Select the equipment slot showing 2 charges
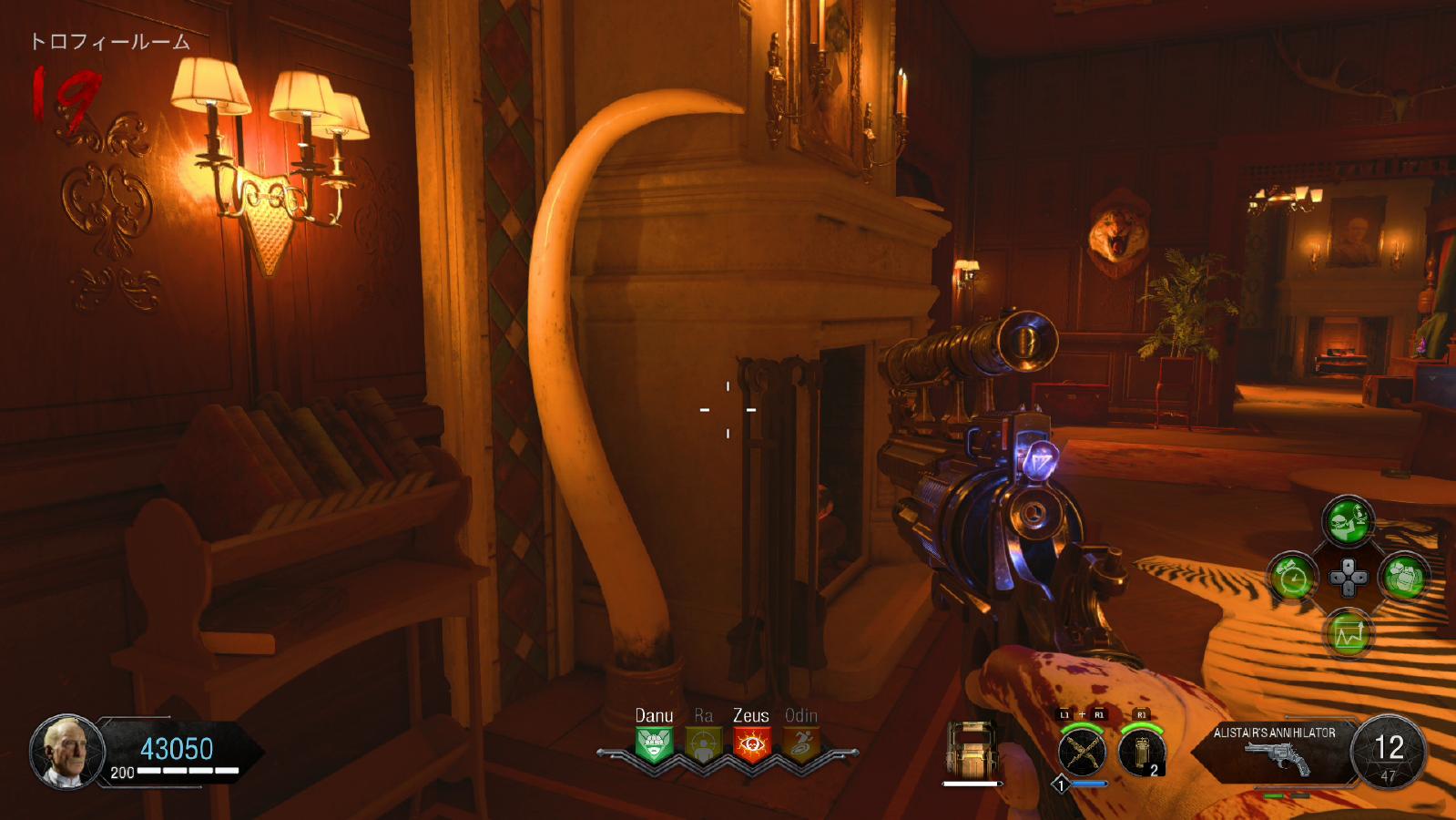 (x=1142, y=753)
